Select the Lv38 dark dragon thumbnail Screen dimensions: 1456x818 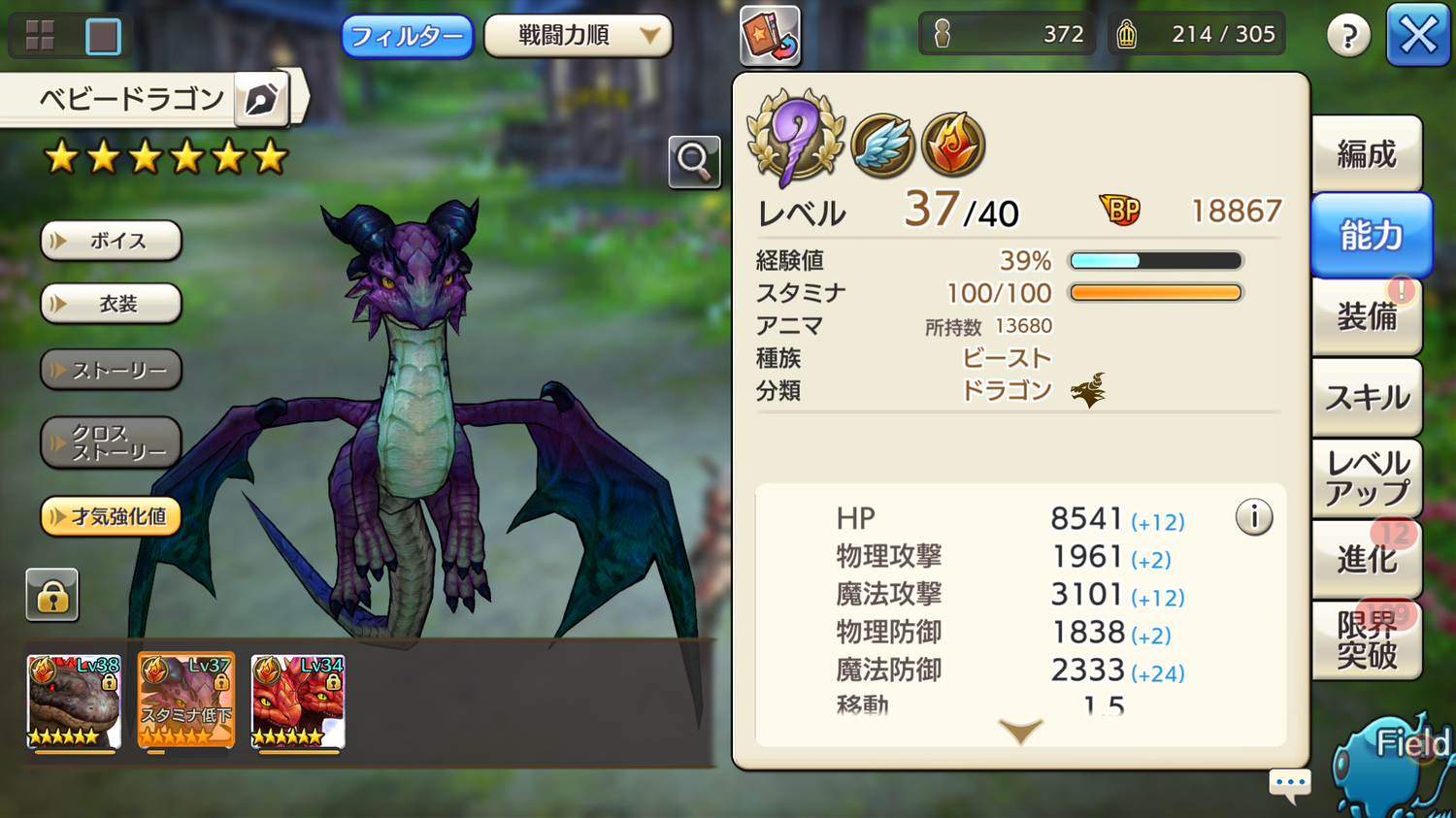click(x=74, y=701)
